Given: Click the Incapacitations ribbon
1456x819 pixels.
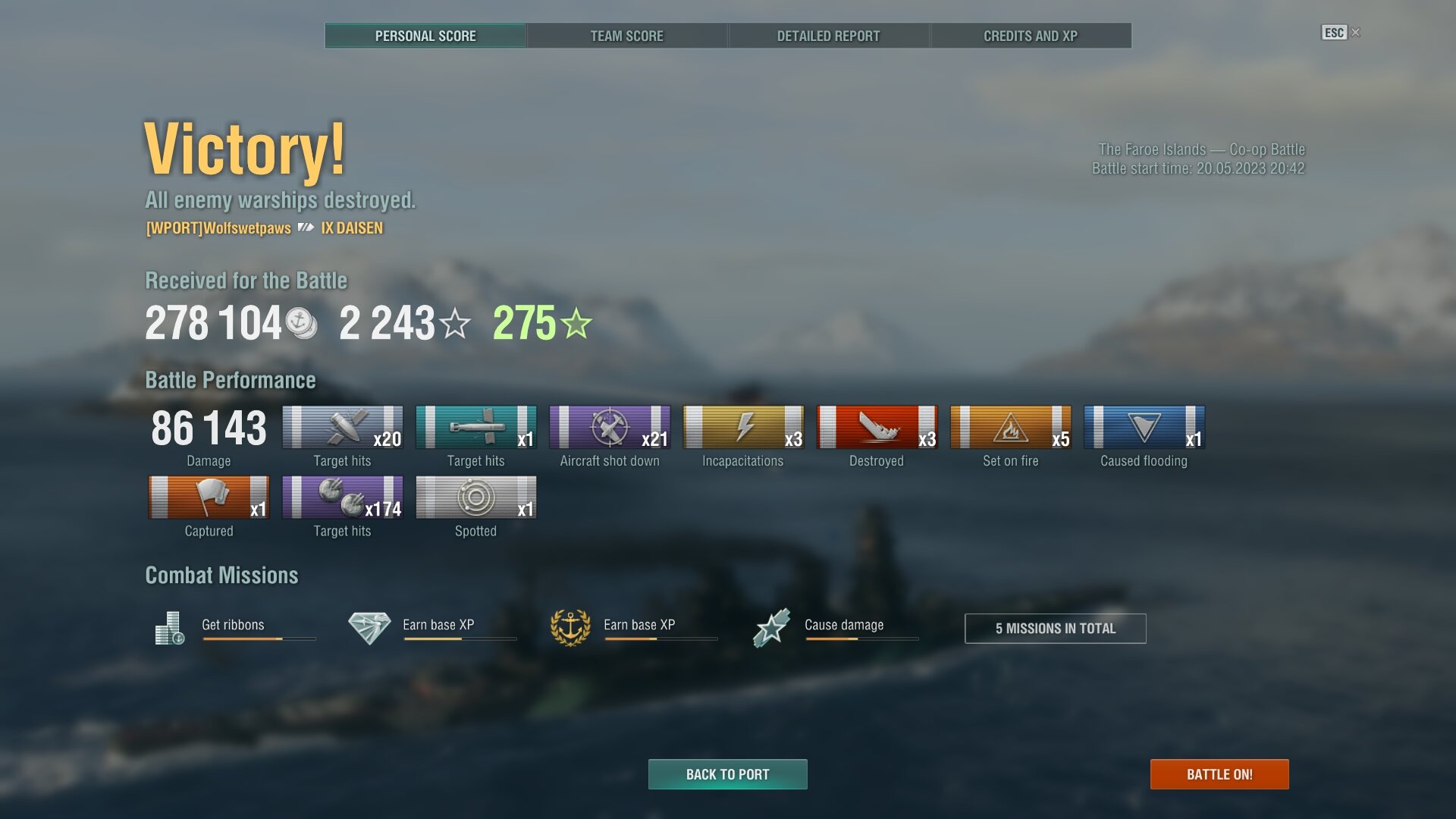Looking at the screenshot, I should click(x=743, y=427).
